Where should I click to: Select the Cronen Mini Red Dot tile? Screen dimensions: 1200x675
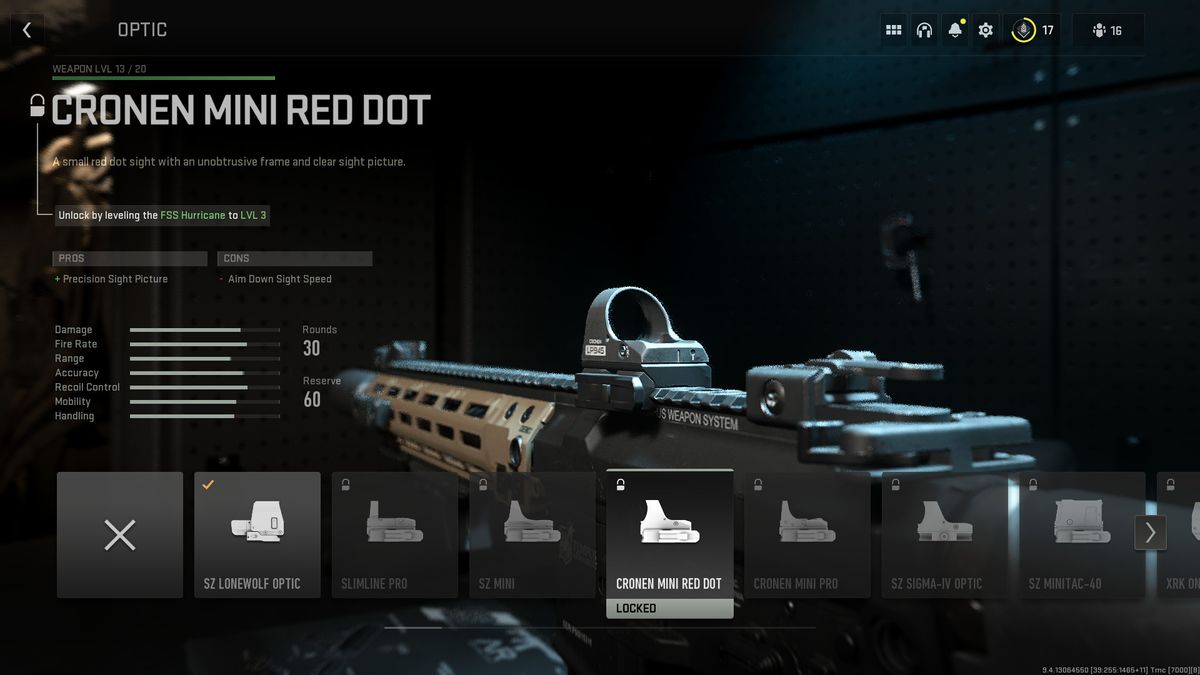point(669,535)
